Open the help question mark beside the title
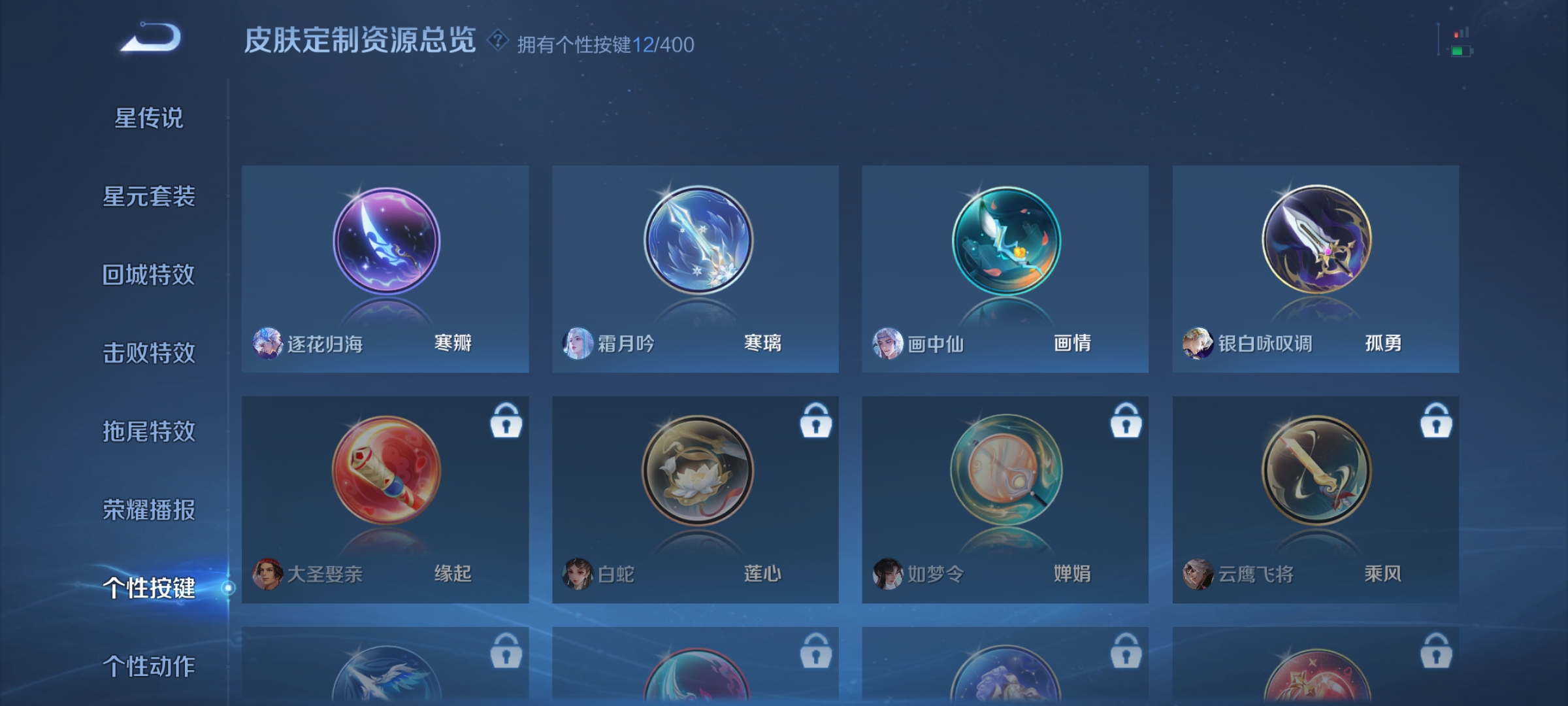This screenshot has height=706, width=1568. pos(498,41)
